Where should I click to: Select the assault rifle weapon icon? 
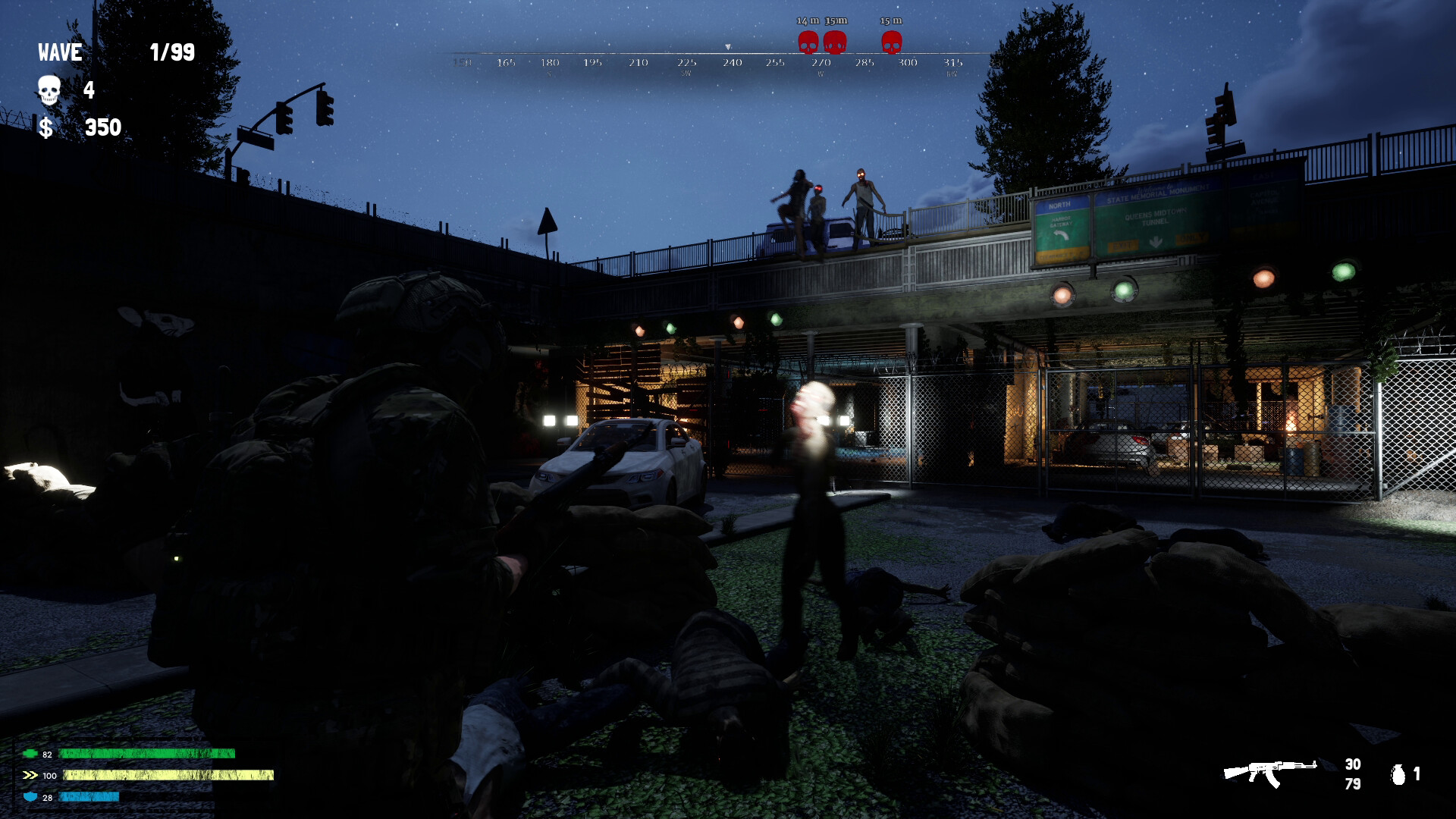click(x=1269, y=773)
